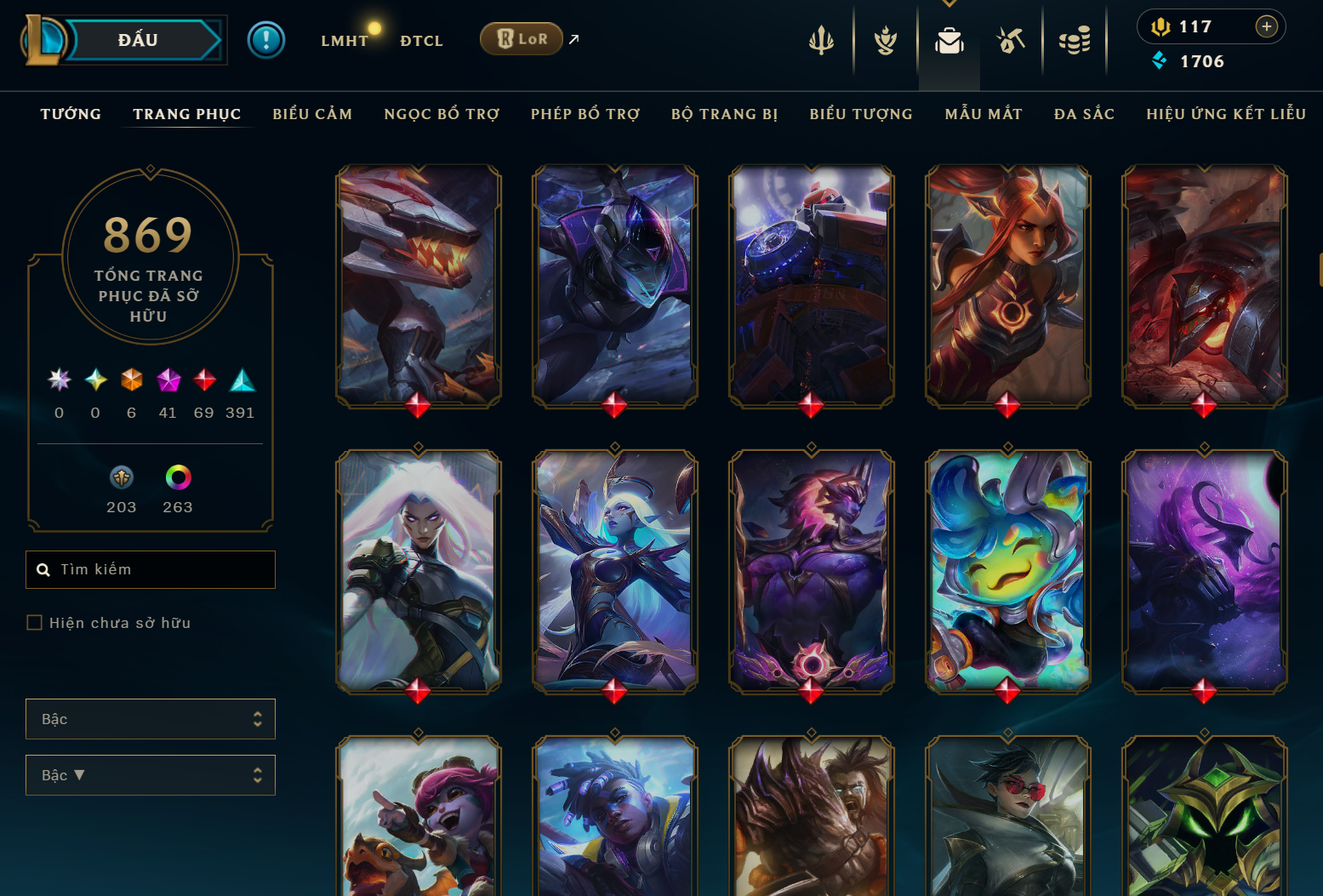
Task: Switch to the ĐTCL section
Action: [x=421, y=41]
